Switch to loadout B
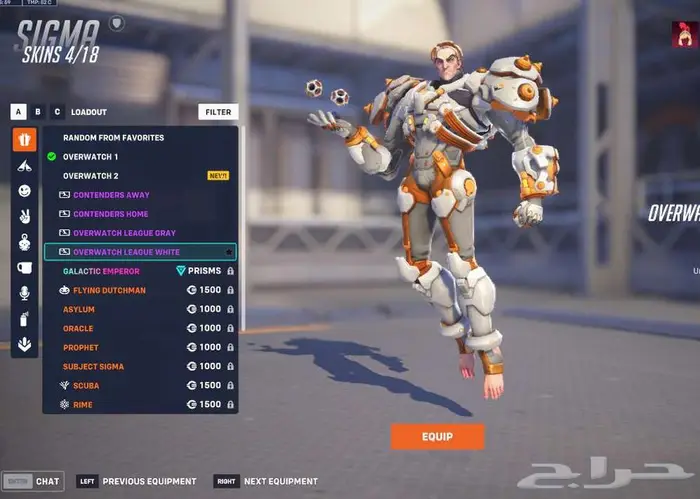 tap(38, 112)
